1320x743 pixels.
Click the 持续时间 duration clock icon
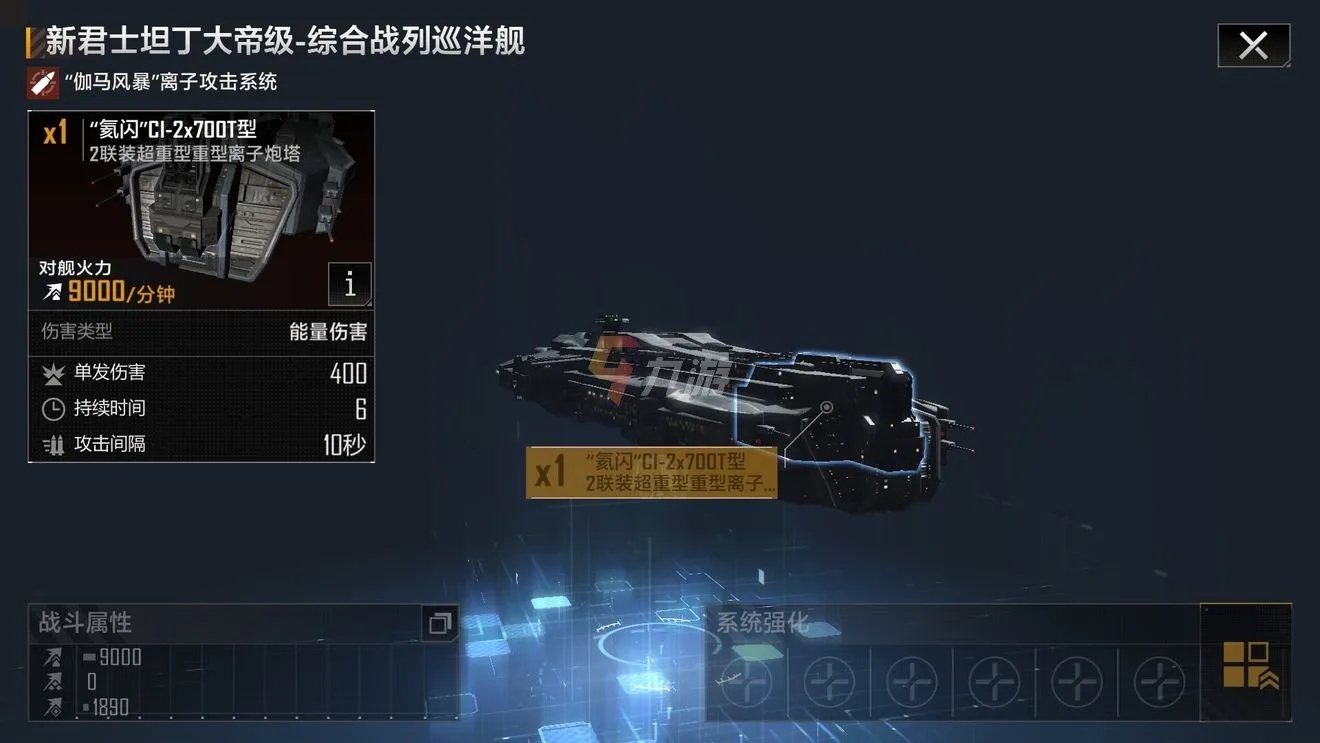(x=55, y=408)
